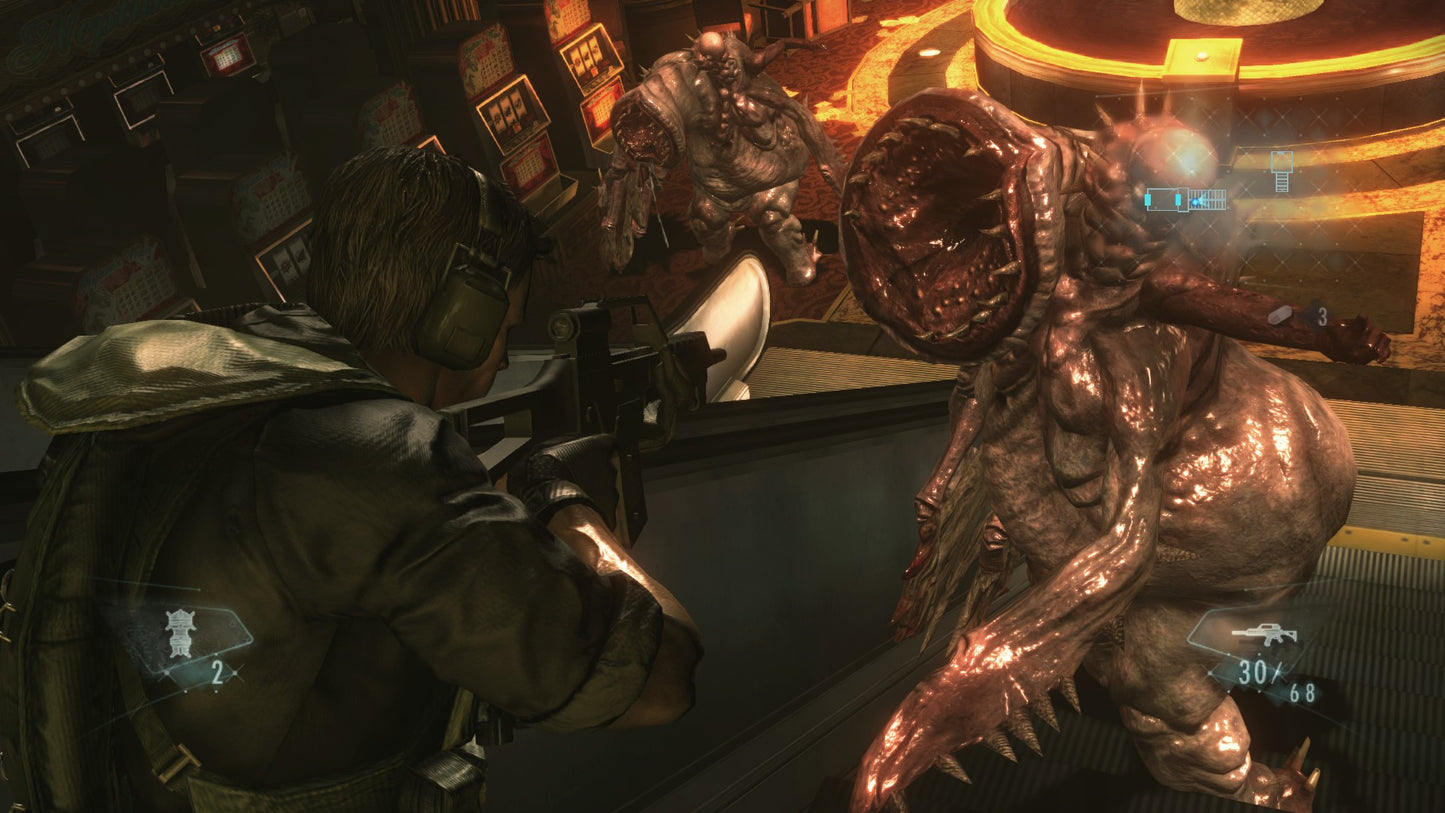
Task: Select the 30 round ammo counter
Action: (1252, 670)
